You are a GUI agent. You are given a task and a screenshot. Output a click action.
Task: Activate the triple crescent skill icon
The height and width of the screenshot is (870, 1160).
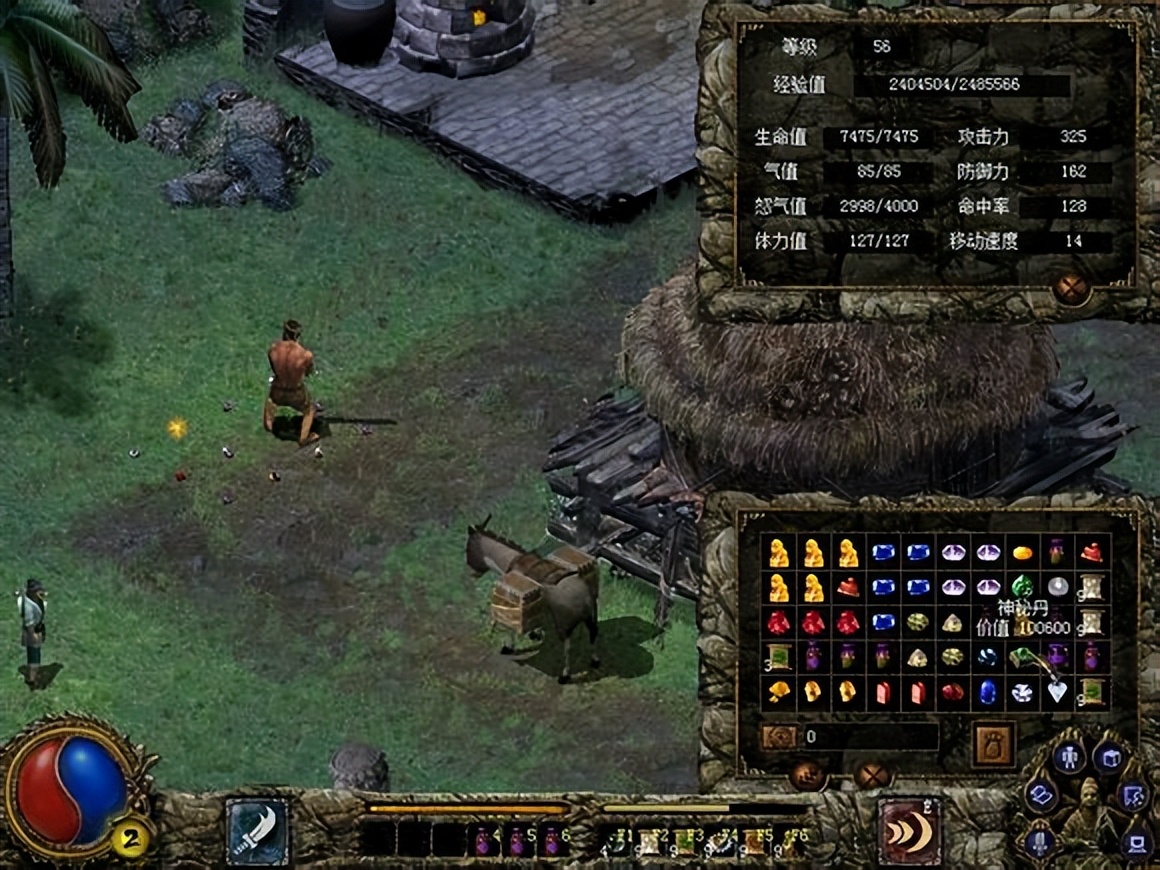click(909, 831)
